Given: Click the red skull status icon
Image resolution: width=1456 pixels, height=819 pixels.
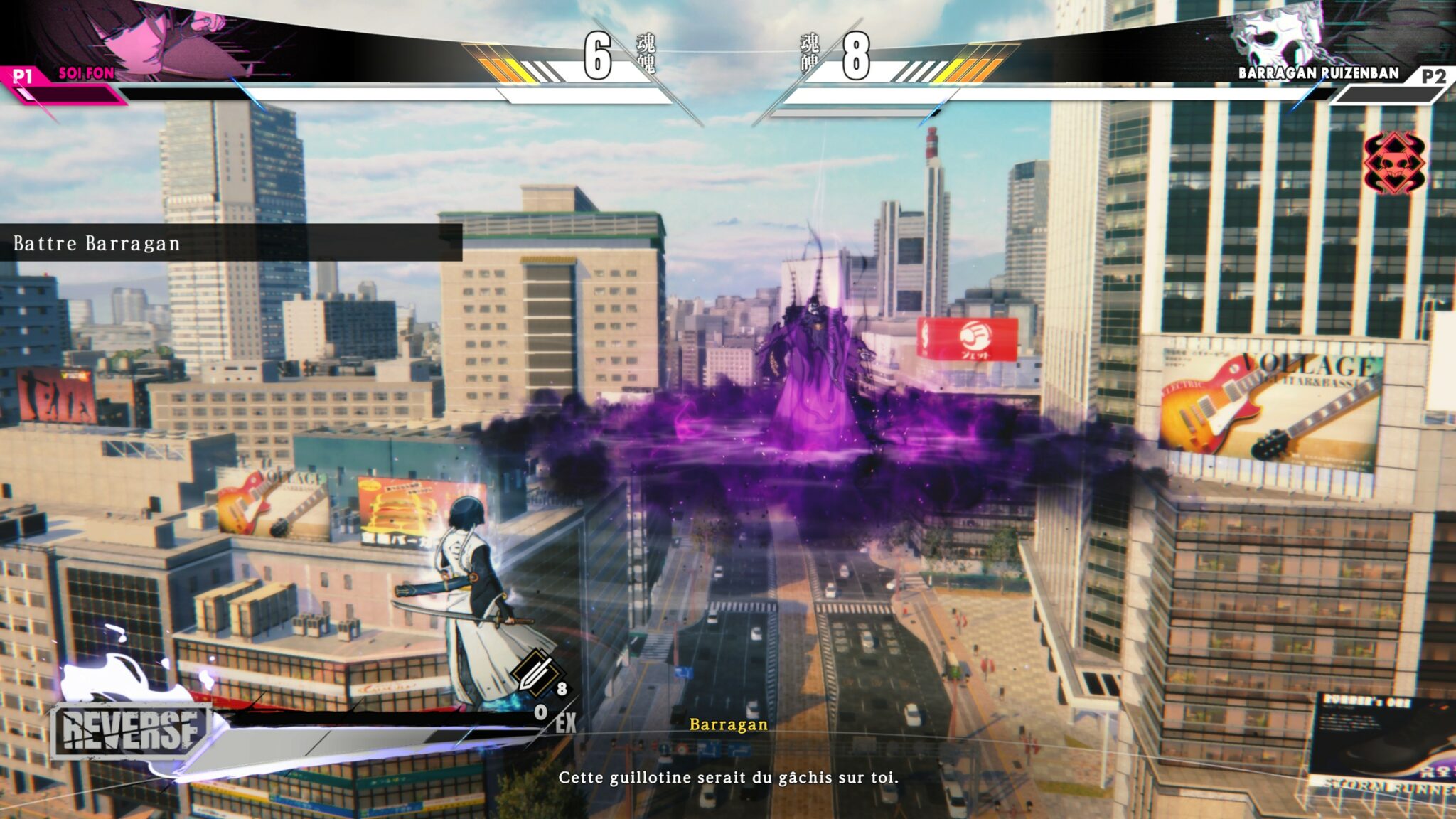Looking at the screenshot, I should coord(1394,163).
